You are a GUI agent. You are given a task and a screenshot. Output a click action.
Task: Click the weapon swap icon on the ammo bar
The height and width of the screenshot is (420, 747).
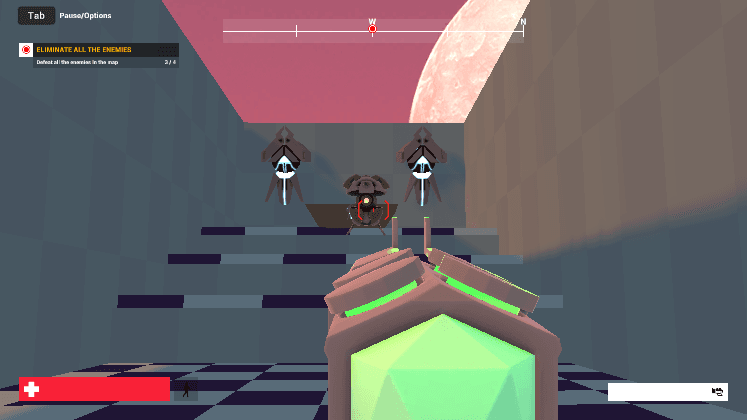tap(717, 392)
